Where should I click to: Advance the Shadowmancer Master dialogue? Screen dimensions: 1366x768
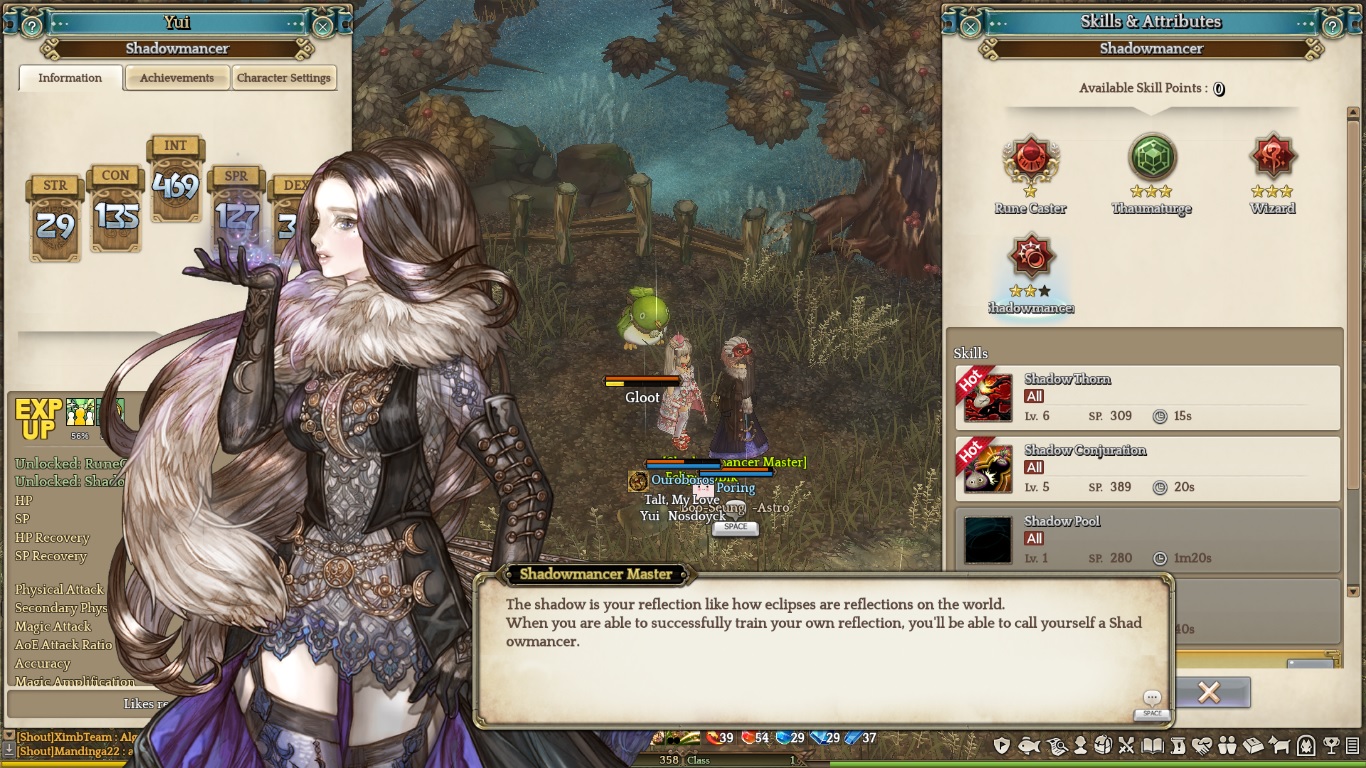tap(1152, 699)
